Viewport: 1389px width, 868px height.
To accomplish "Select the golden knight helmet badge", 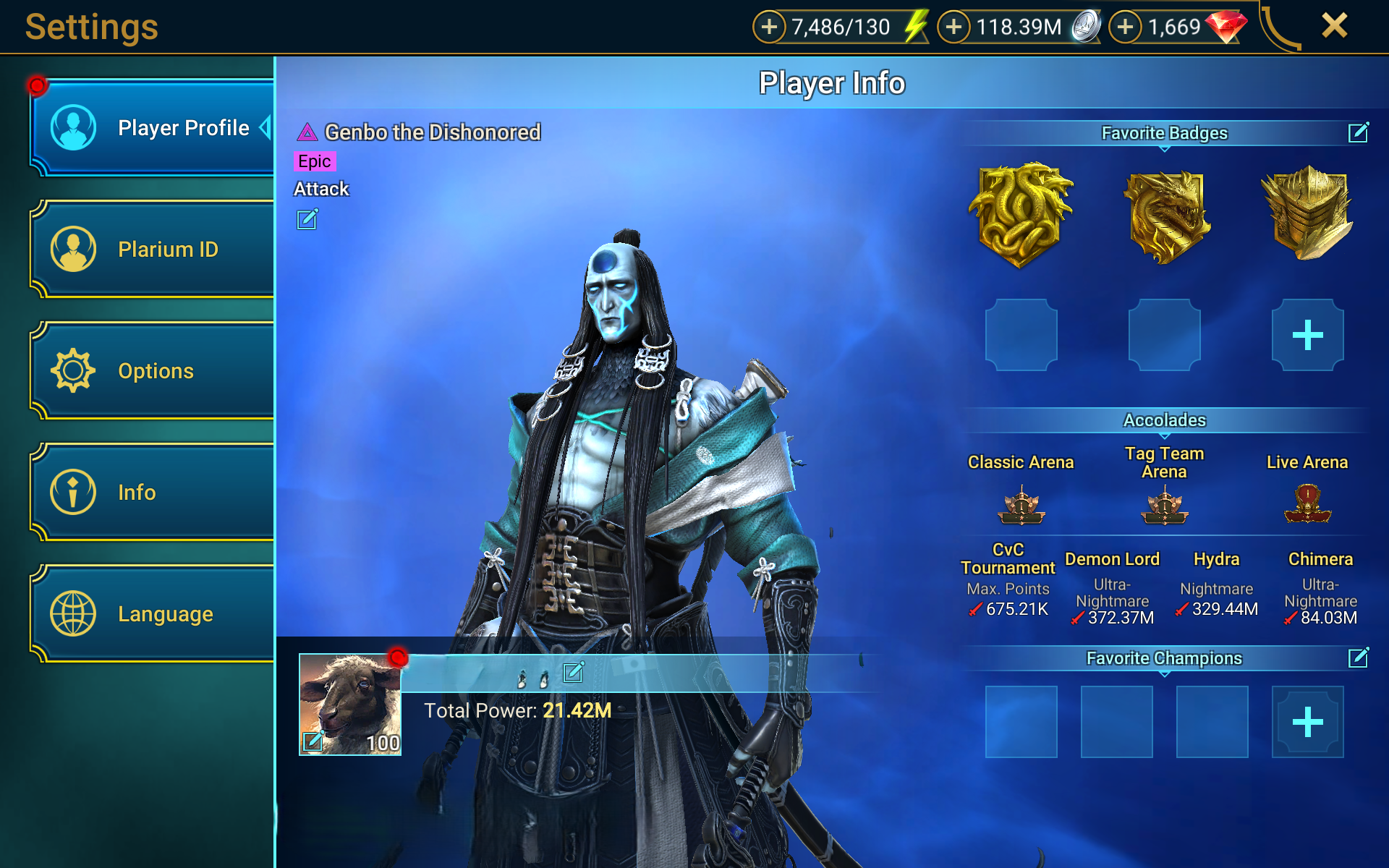I will pyautogui.click(x=1307, y=213).
